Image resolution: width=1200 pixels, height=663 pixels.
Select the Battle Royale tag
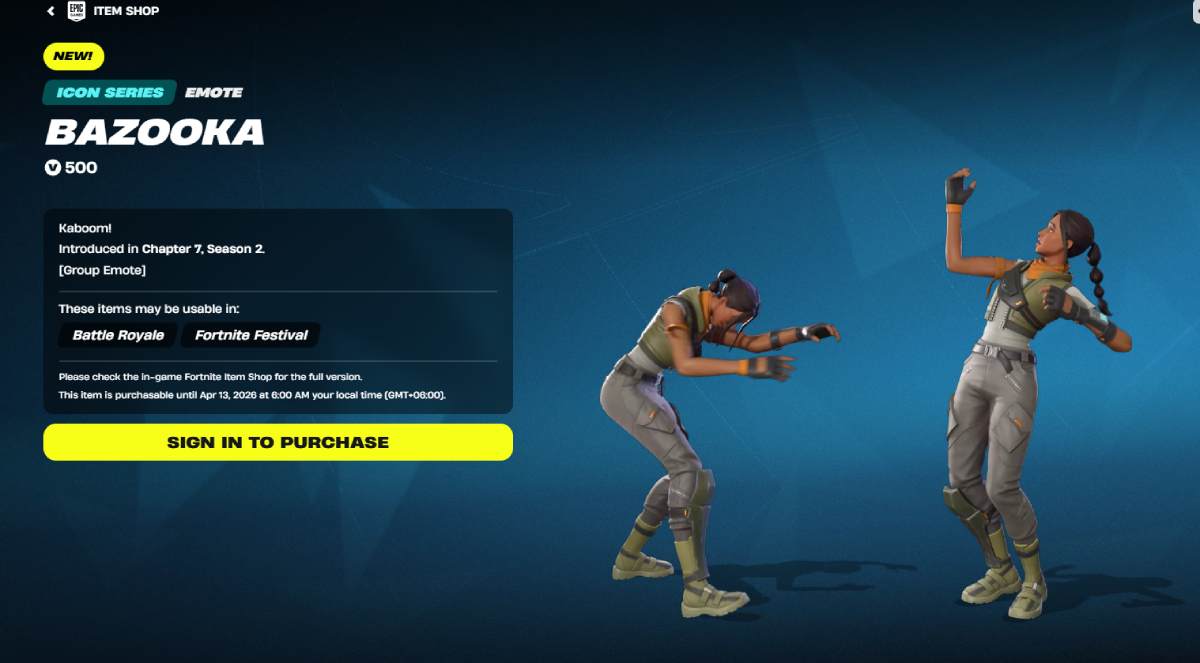click(x=118, y=335)
